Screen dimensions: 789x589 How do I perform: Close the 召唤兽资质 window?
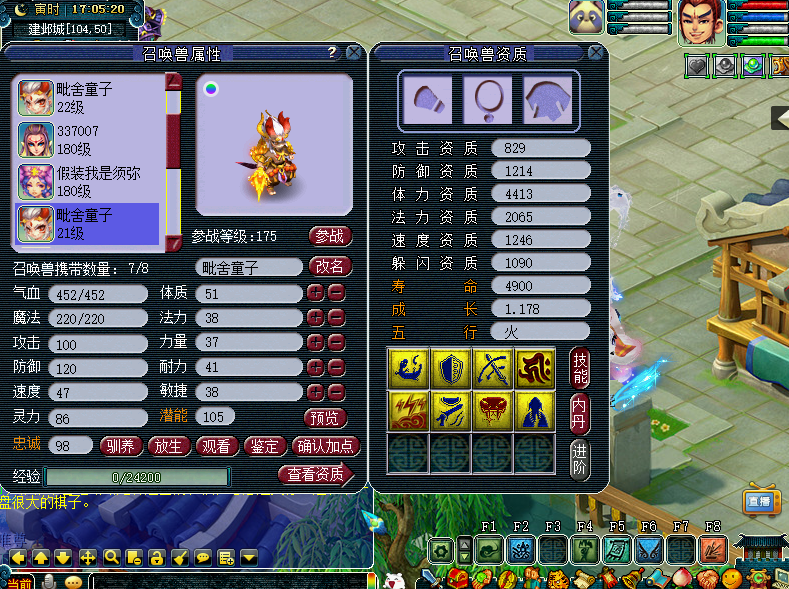pyautogui.click(x=596, y=53)
